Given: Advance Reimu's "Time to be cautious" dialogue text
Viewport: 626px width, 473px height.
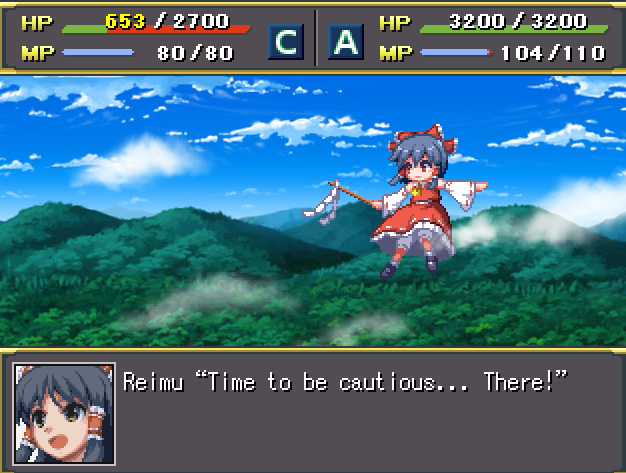Looking at the screenshot, I should (345, 381).
